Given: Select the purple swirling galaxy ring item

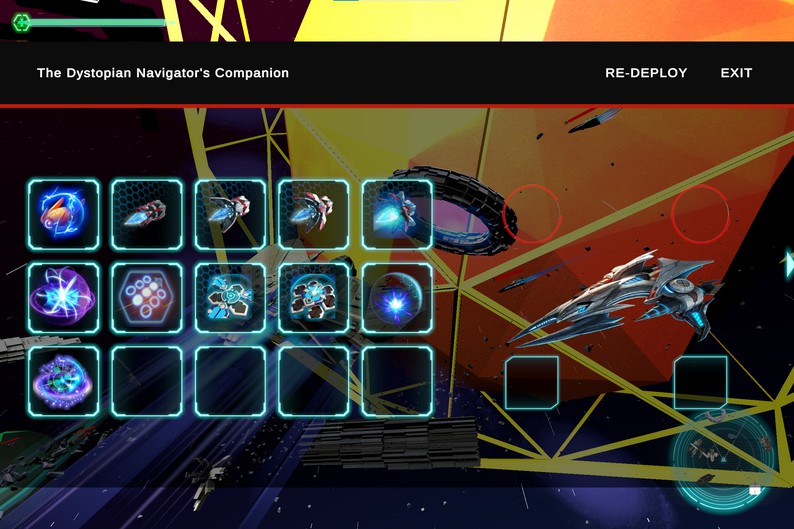Looking at the screenshot, I should click(64, 381).
